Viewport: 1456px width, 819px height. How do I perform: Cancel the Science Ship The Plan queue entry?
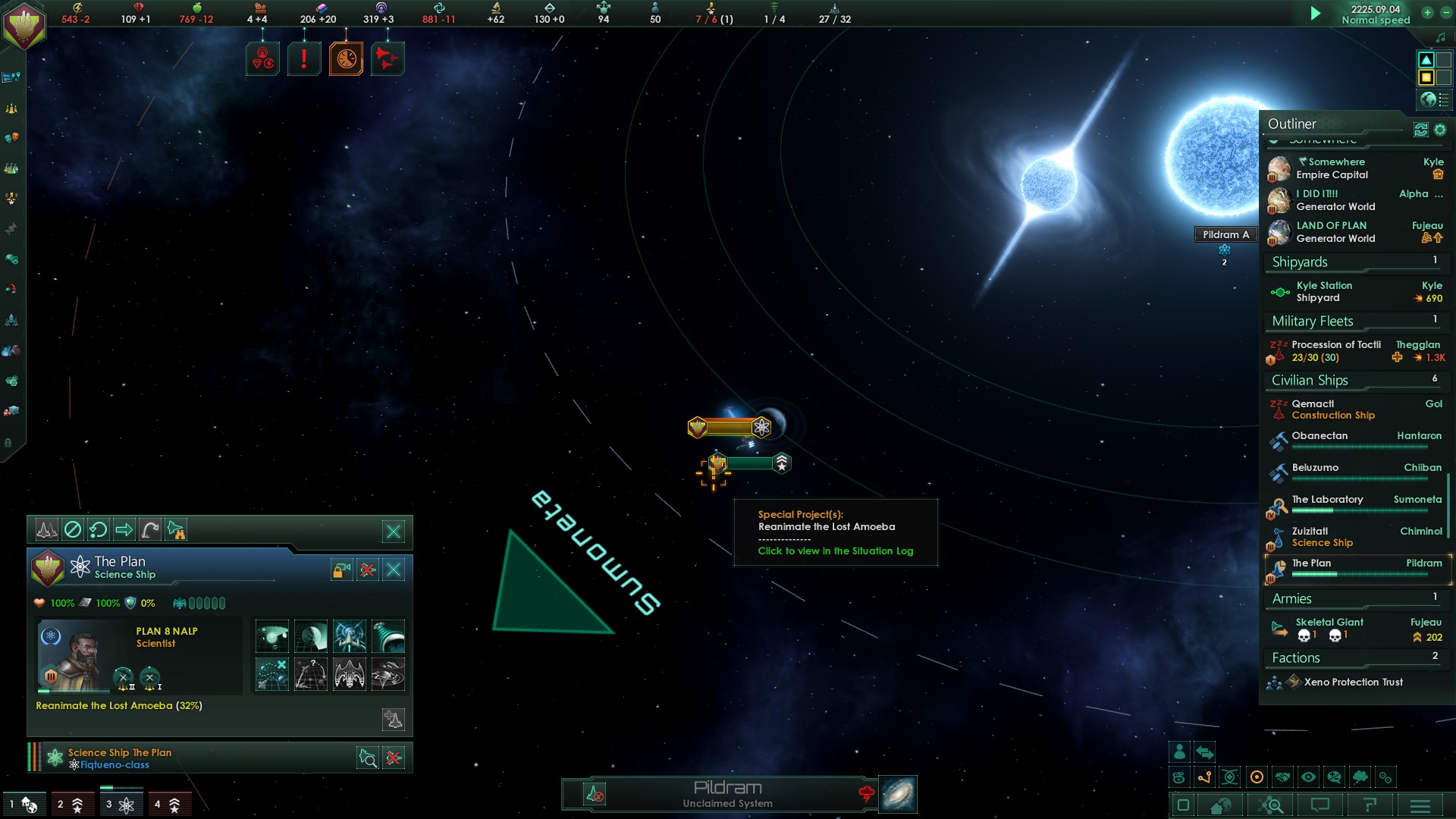pos(394,758)
